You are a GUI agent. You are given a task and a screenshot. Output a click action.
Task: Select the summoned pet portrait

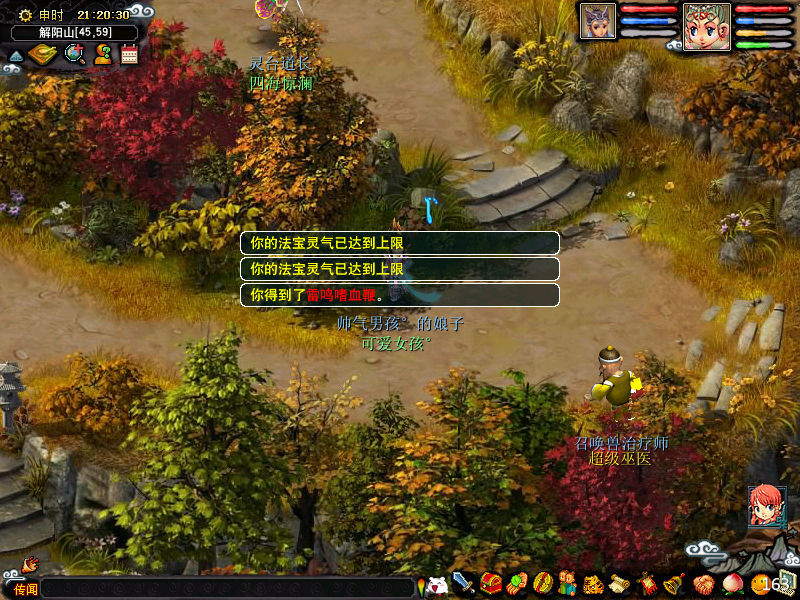598,21
